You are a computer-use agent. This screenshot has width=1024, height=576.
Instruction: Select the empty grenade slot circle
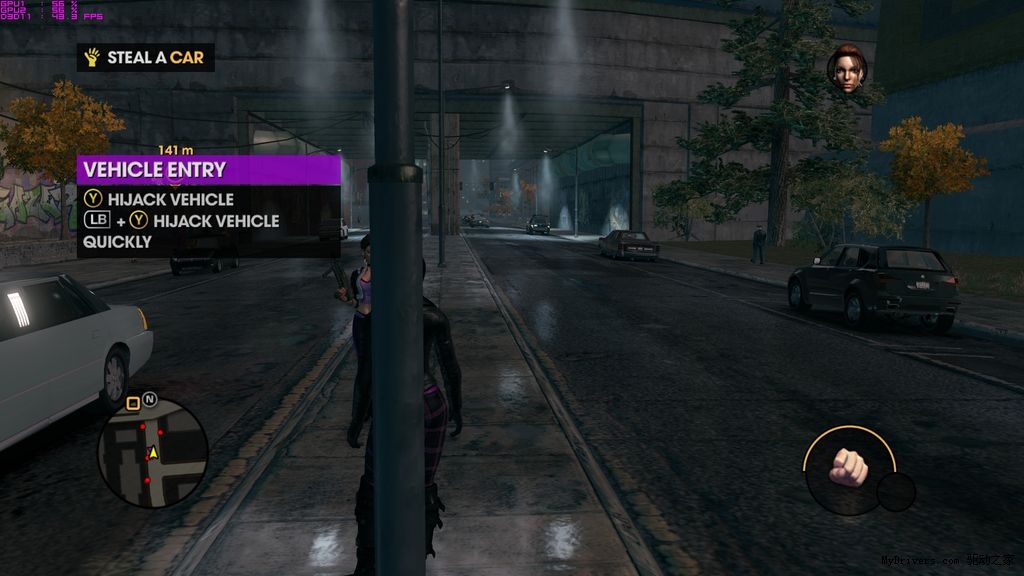(x=895, y=492)
